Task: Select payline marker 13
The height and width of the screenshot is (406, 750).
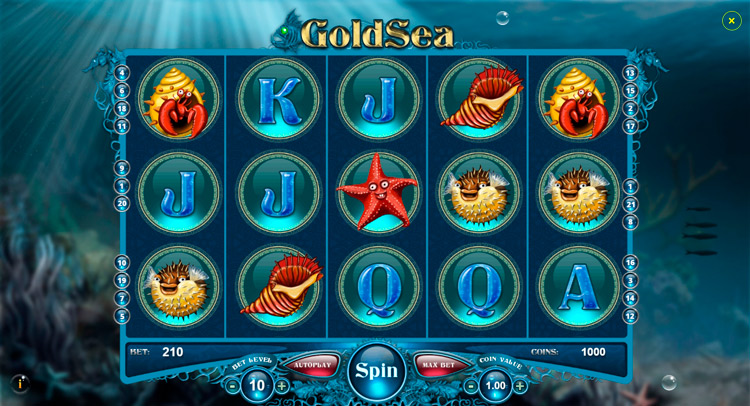Action: coord(630,73)
